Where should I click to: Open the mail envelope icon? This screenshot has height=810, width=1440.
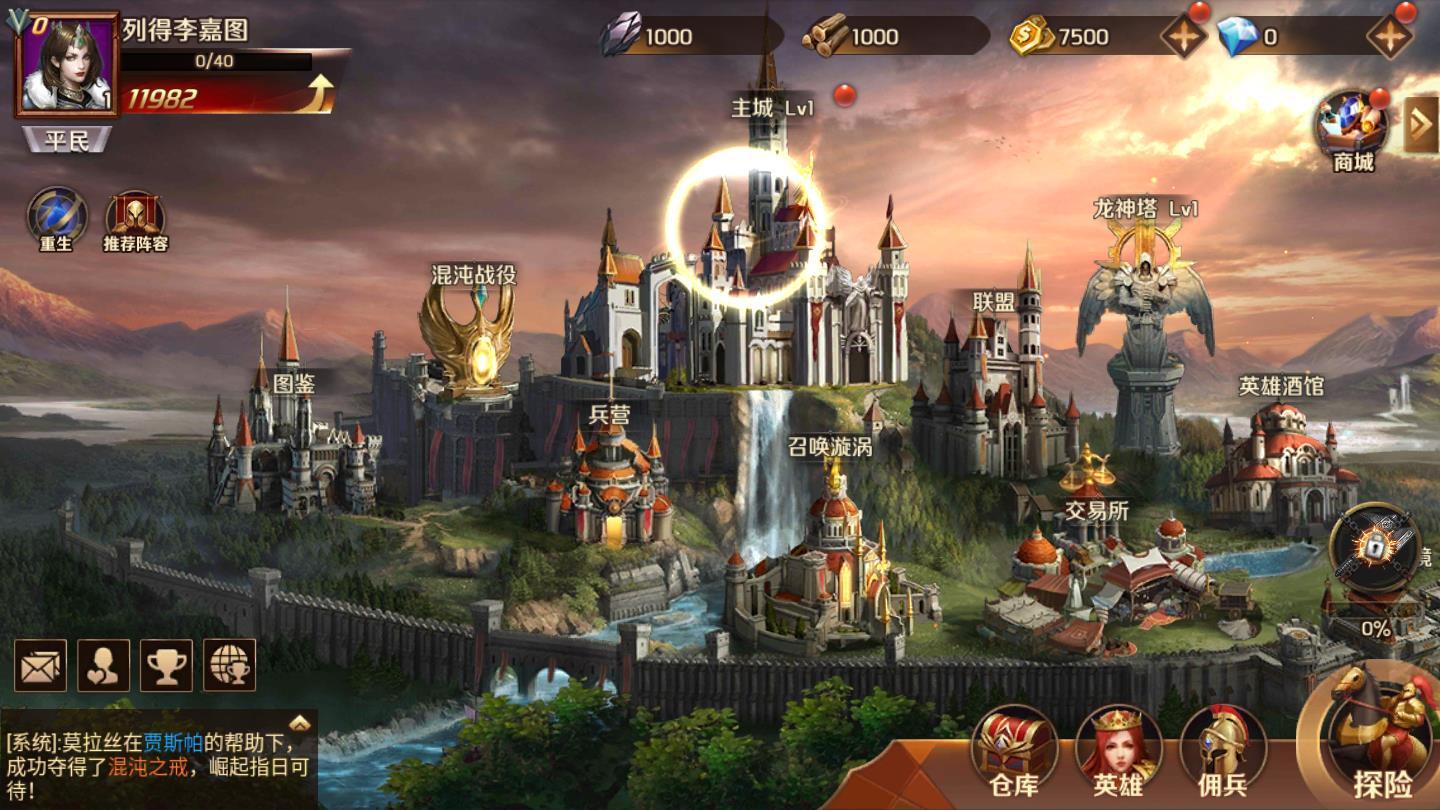pos(41,665)
